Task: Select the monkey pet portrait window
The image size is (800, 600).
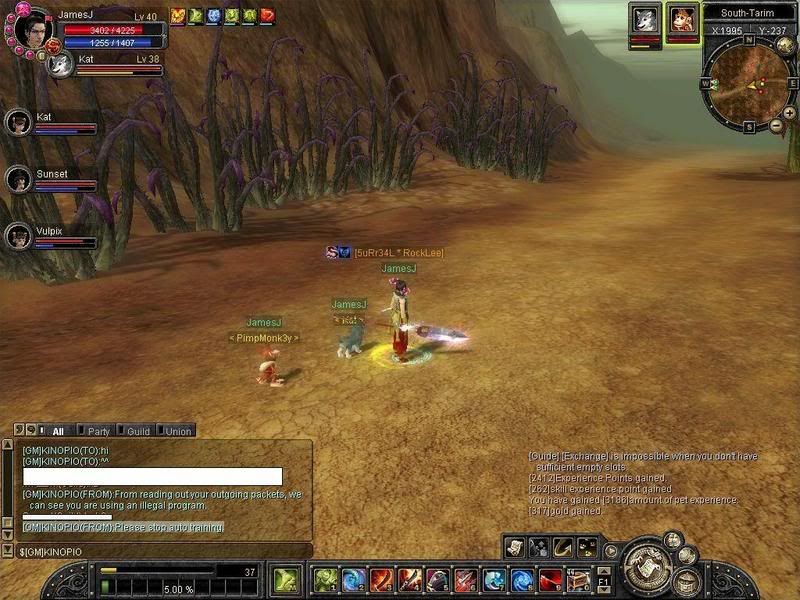Action: [683, 20]
